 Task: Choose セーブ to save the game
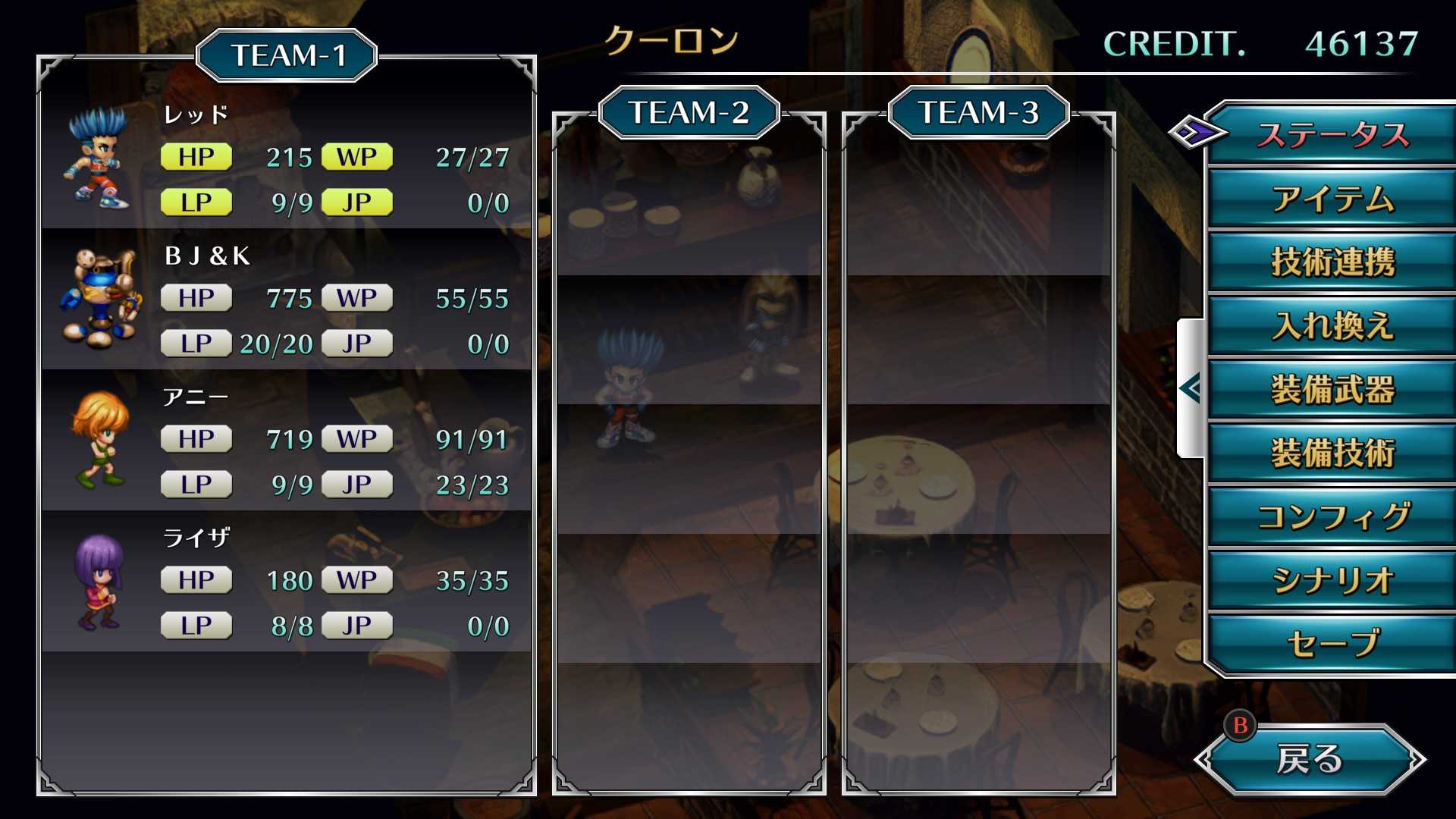[1332, 645]
